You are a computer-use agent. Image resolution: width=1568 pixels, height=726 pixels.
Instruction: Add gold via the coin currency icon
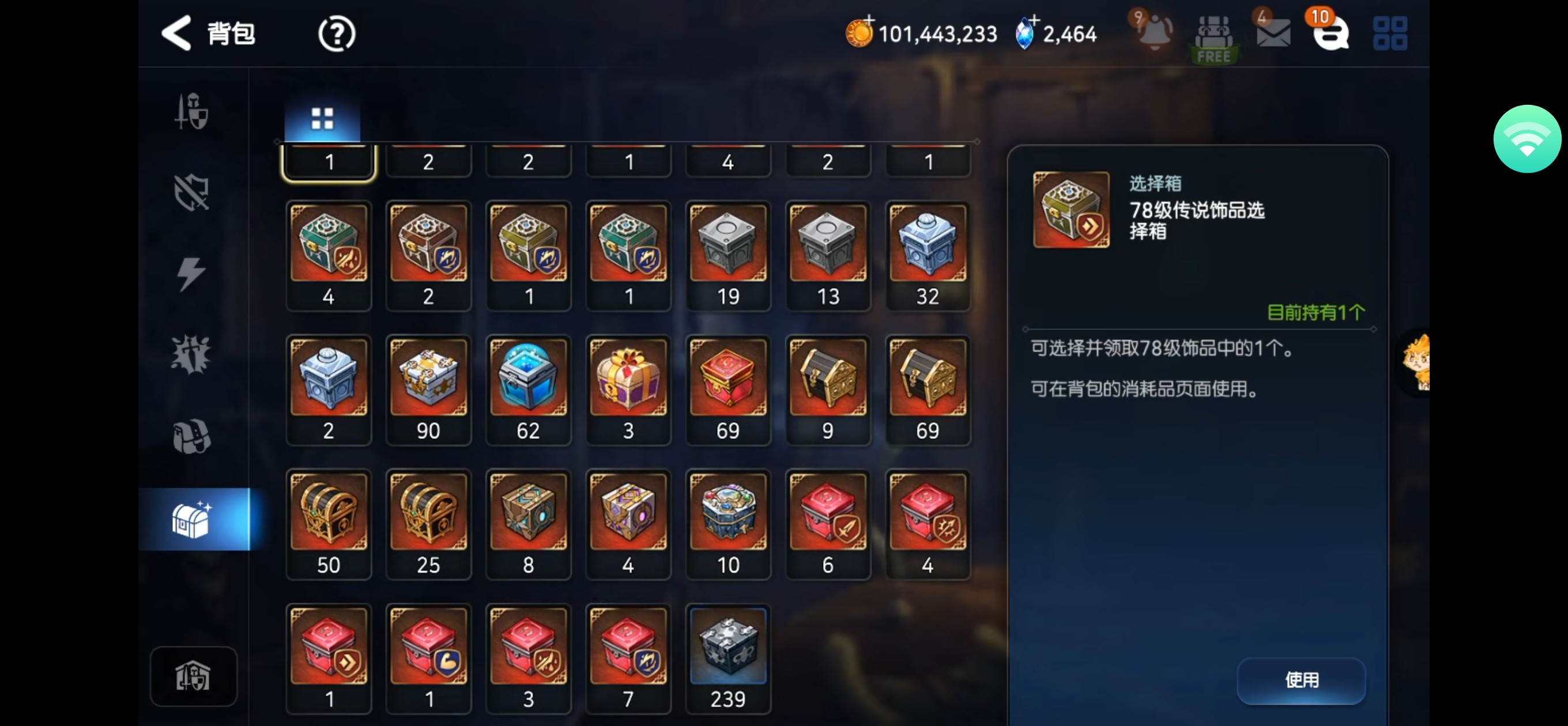coord(860,32)
